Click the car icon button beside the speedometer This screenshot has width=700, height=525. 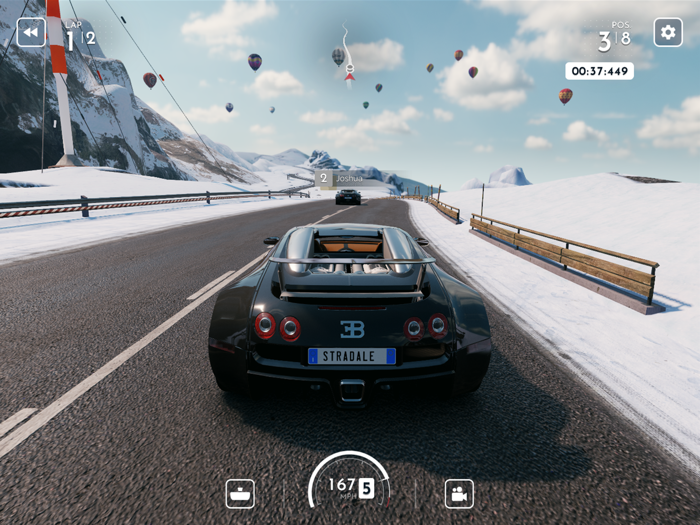pos(240,494)
